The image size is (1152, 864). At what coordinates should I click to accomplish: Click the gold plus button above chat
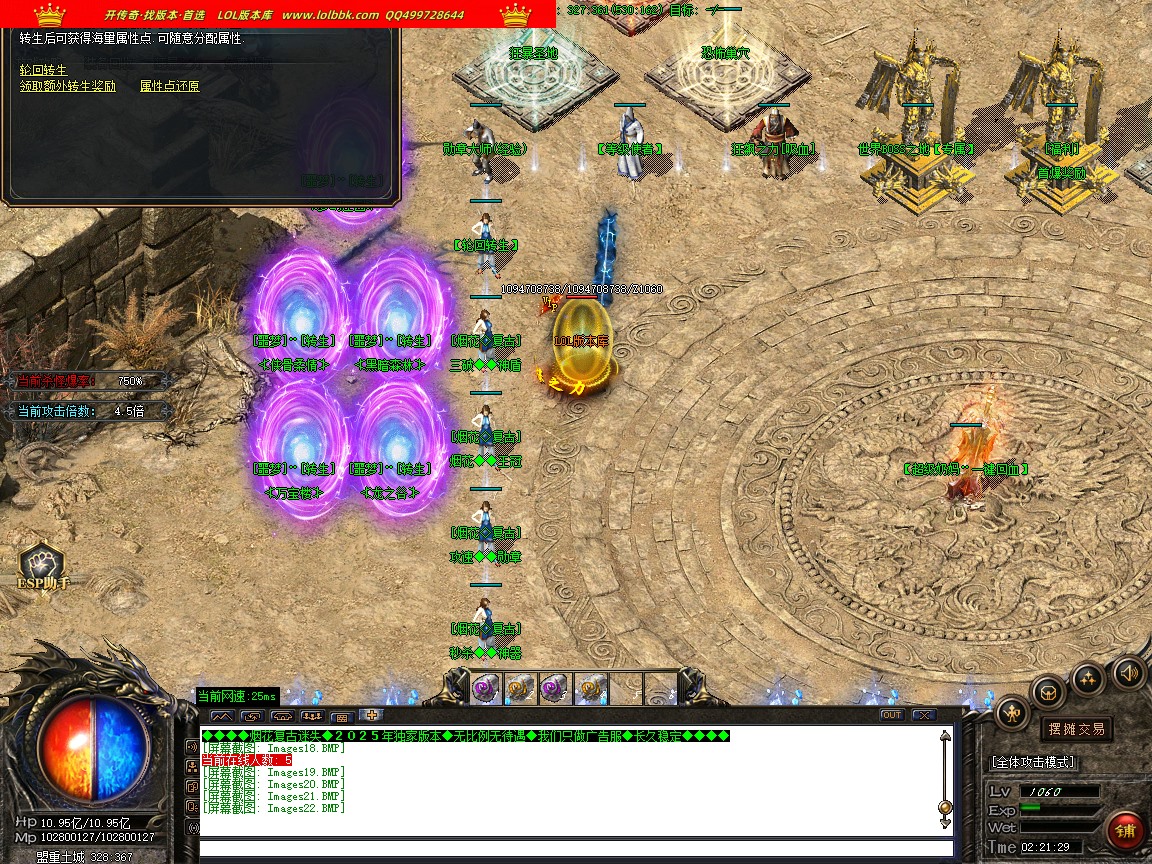click(372, 715)
